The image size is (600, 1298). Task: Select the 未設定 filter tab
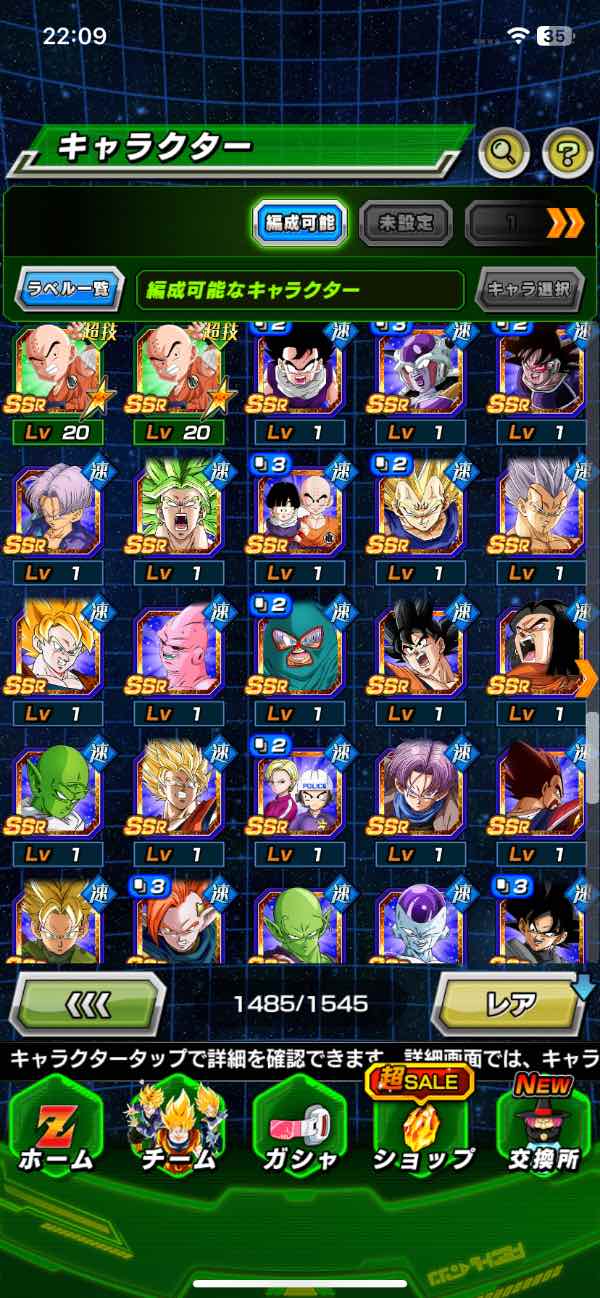tap(405, 223)
